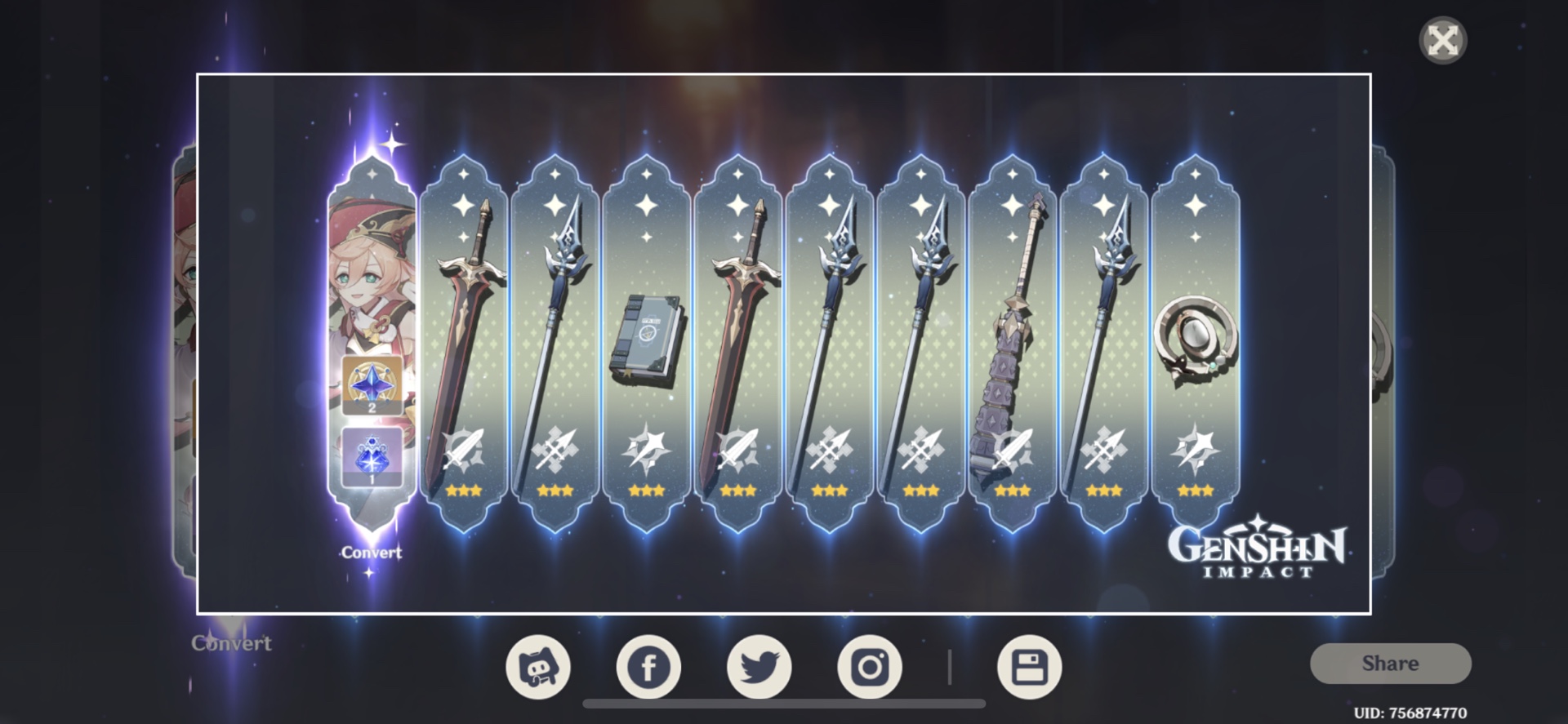Image resolution: width=1568 pixels, height=724 pixels.
Task: Tap Convert under the character card
Action: (x=371, y=553)
